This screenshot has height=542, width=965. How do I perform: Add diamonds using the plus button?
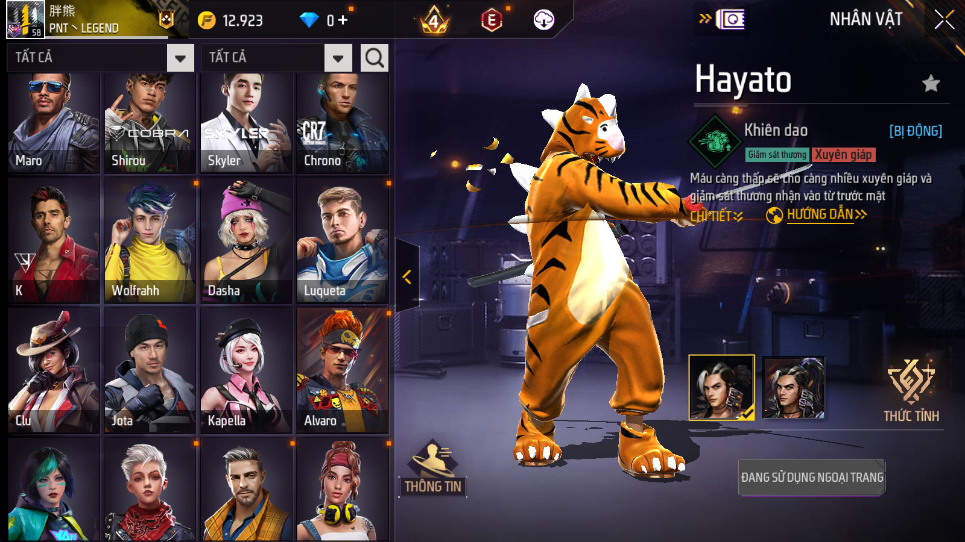pos(344,20)
